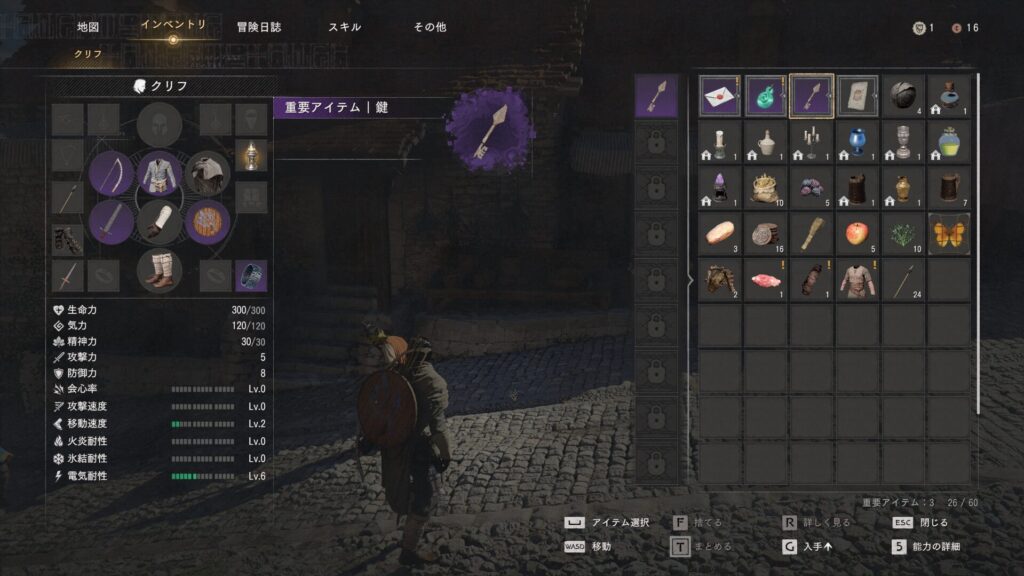The height and width of the screenshot is (576, 1024).
Task: Pick the orange butterfly item slot
Action: (949, 234)
